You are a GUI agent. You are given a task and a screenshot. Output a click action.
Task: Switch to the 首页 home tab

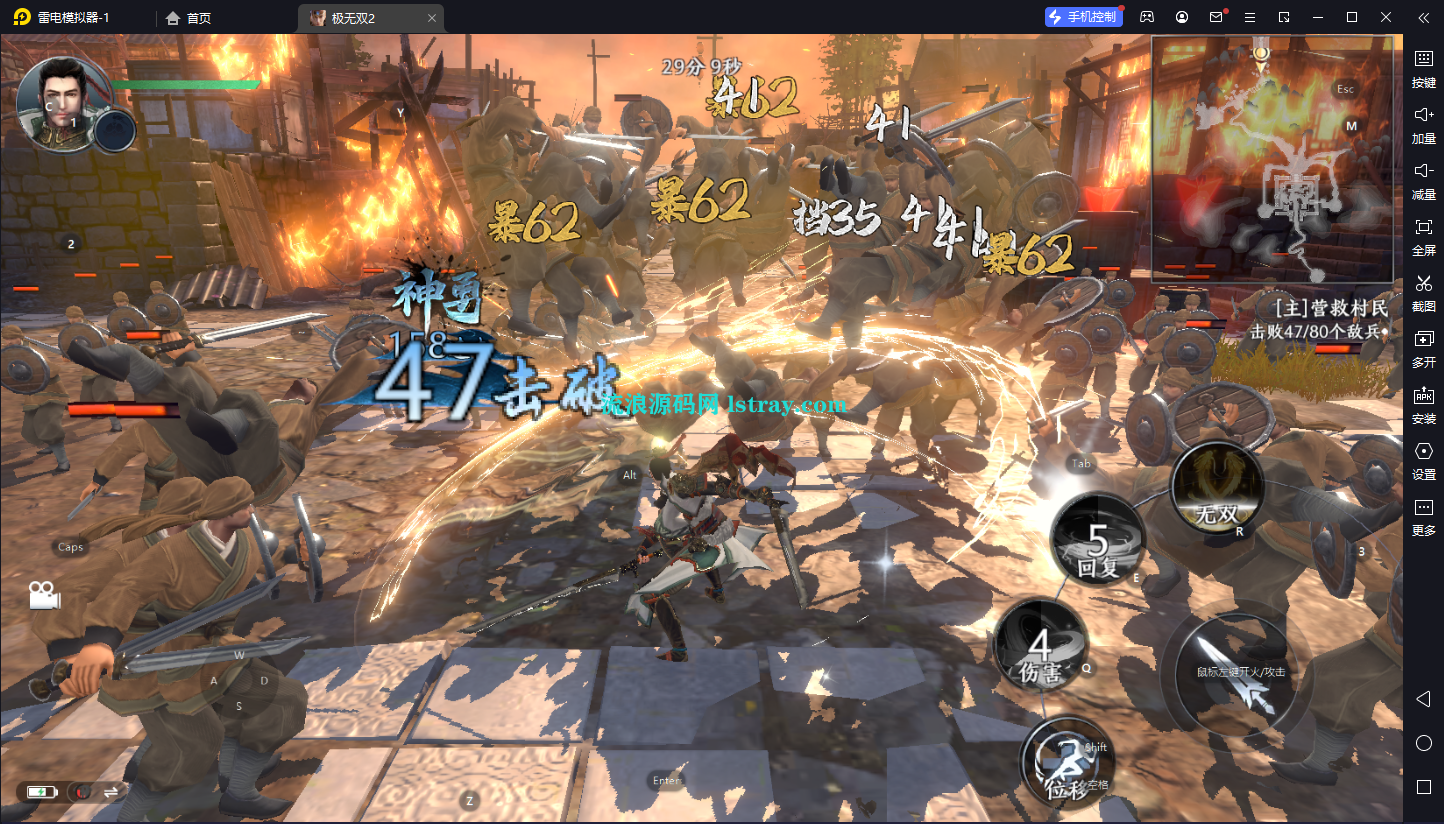tap(189, 18)
